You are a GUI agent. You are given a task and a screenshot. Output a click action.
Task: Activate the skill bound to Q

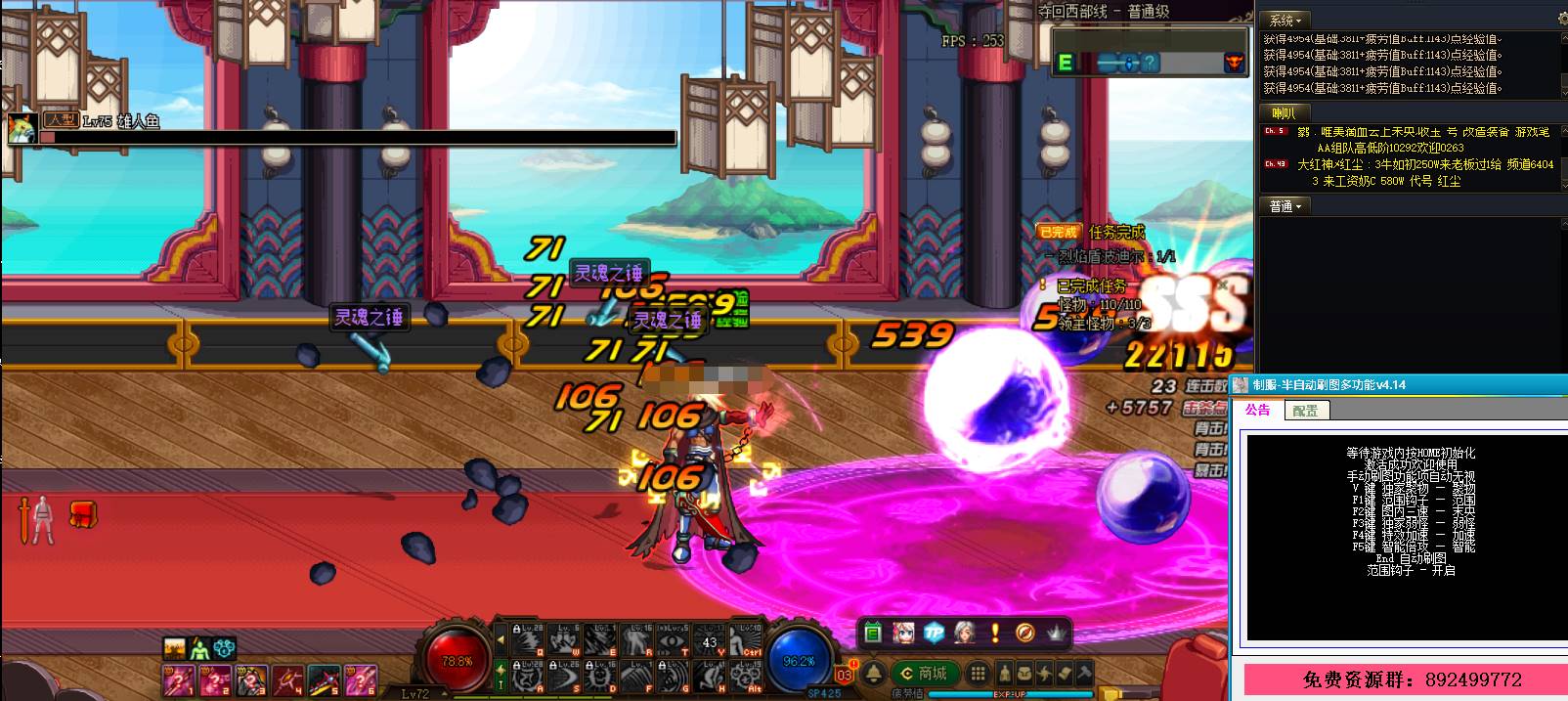(x=528, y=638)
